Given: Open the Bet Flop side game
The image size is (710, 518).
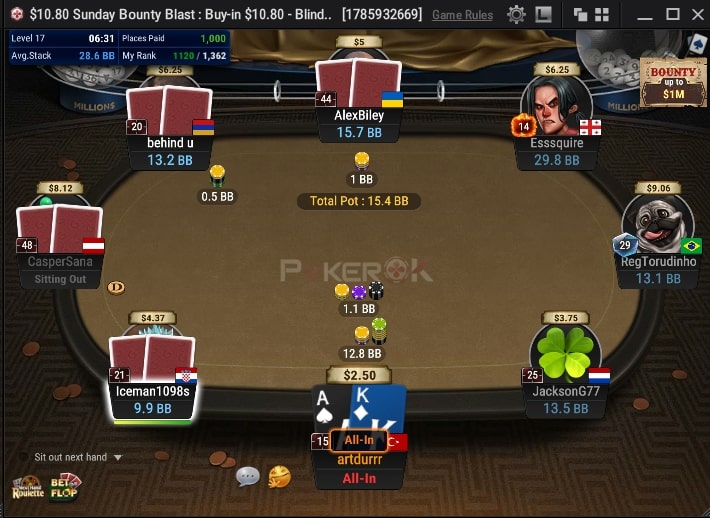Looking at the screenshot, I should 66,486.
